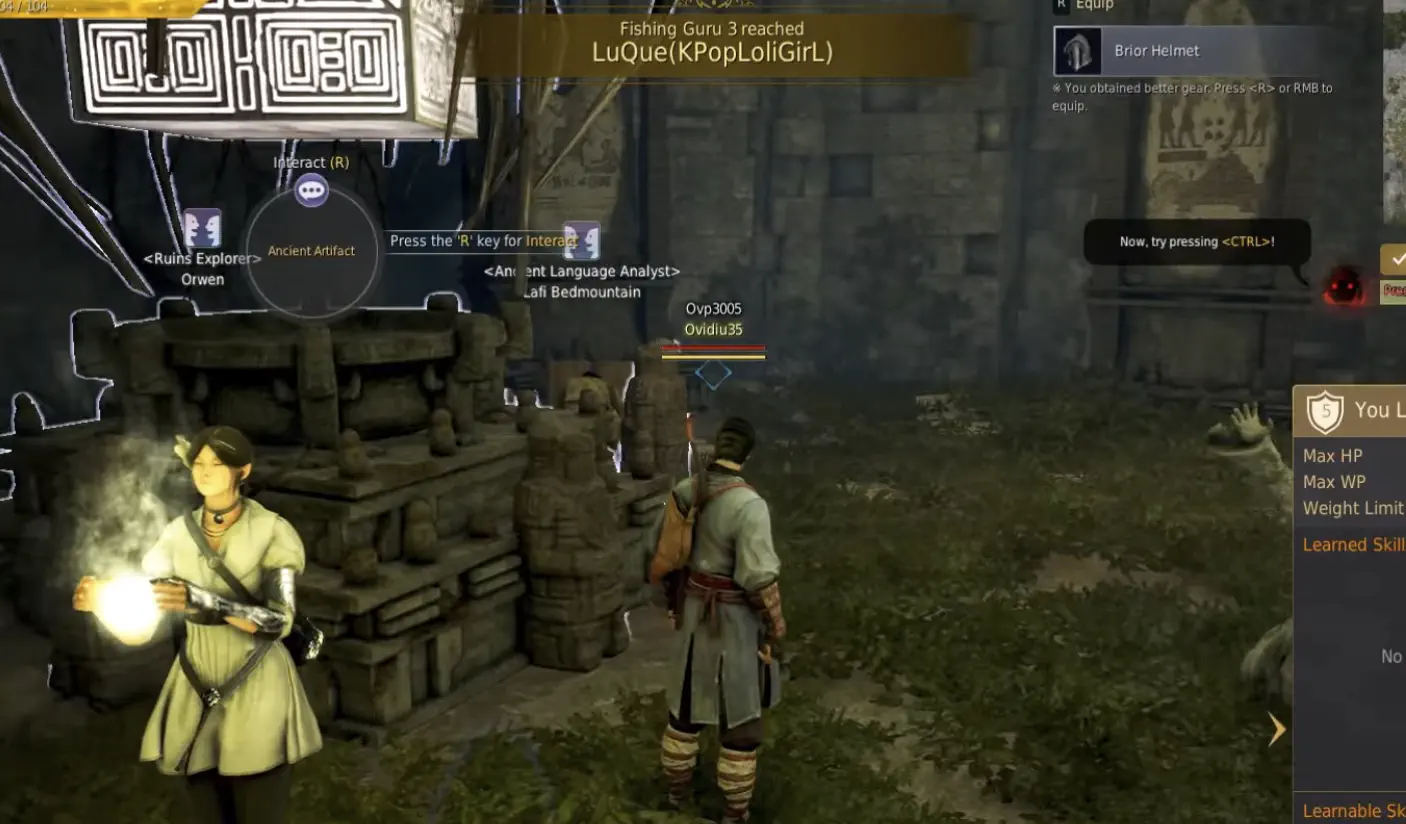Click the yellow checkmark confirmation button

1397,261
